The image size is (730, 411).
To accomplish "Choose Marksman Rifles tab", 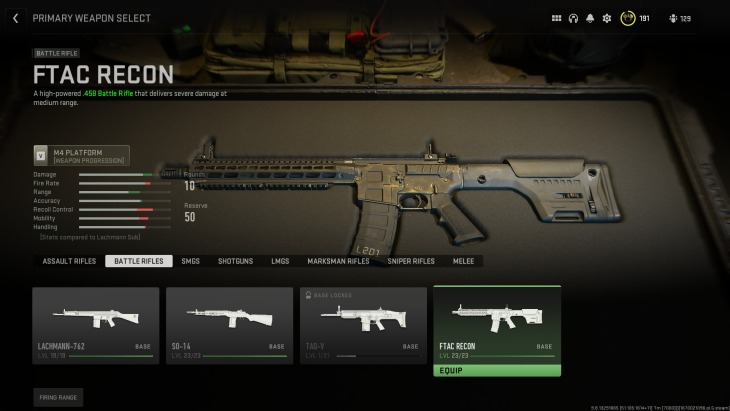I will point(338,261).
